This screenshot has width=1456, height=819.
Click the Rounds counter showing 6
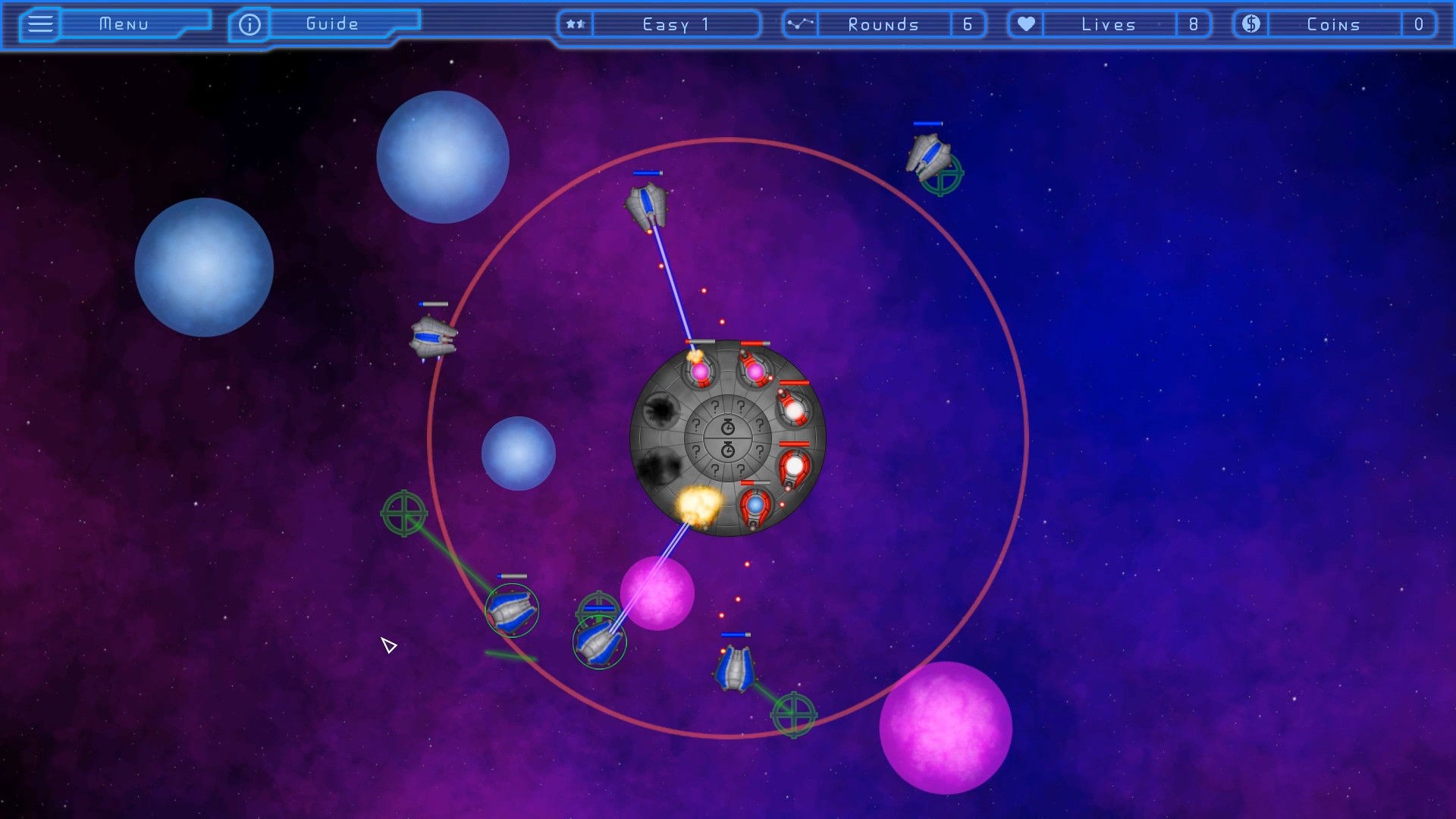pos(968,24)
